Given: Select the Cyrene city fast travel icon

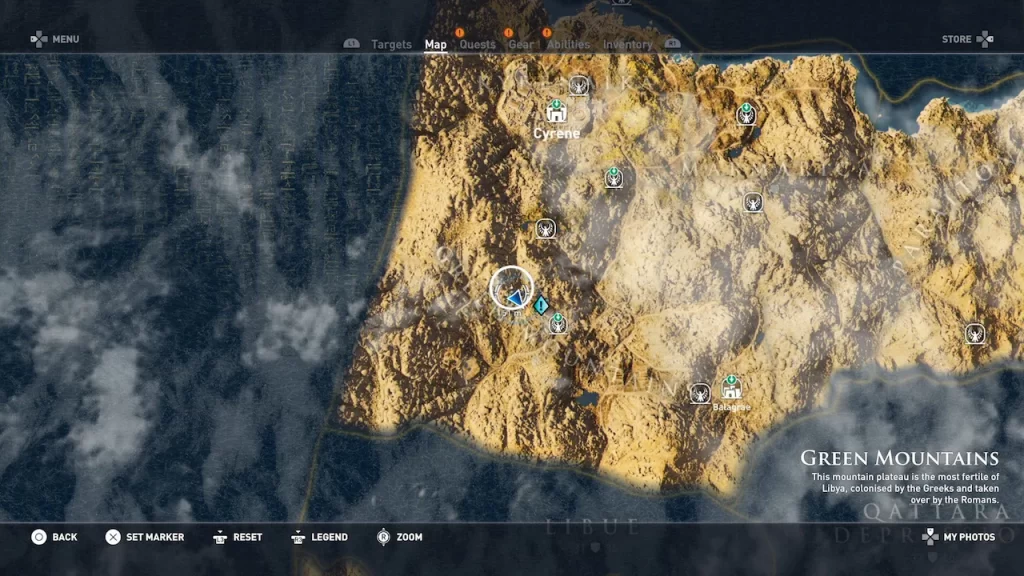Looking at the screenshot, I should (x=556, y=112).
